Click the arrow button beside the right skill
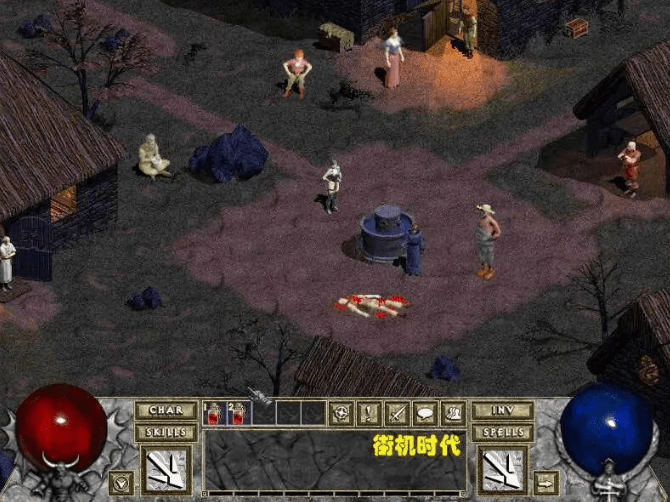 pos(546,482)
